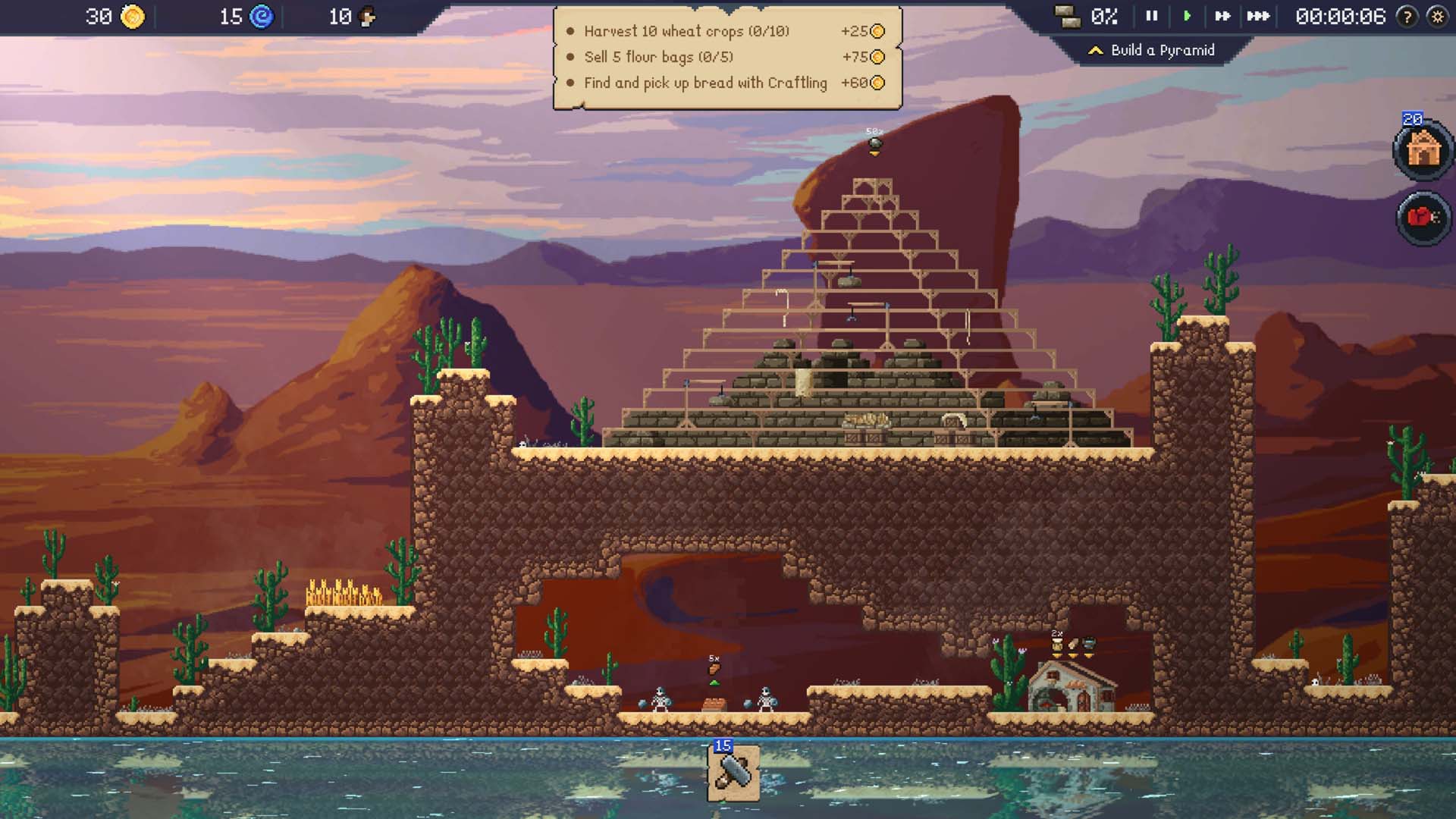Click the Find and pick up bread quest entry
The width and height of the screenshot is (1456, 819).
[x=704, y=83]
